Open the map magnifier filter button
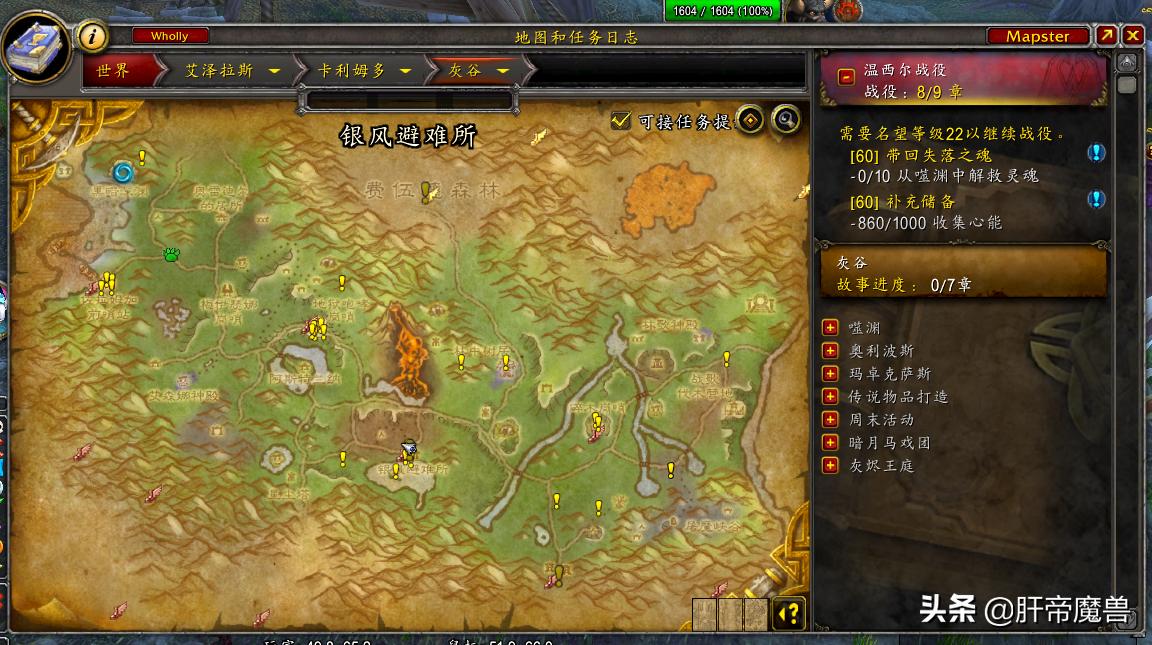Screen dimensions: 1152x645 click(787, 120)
